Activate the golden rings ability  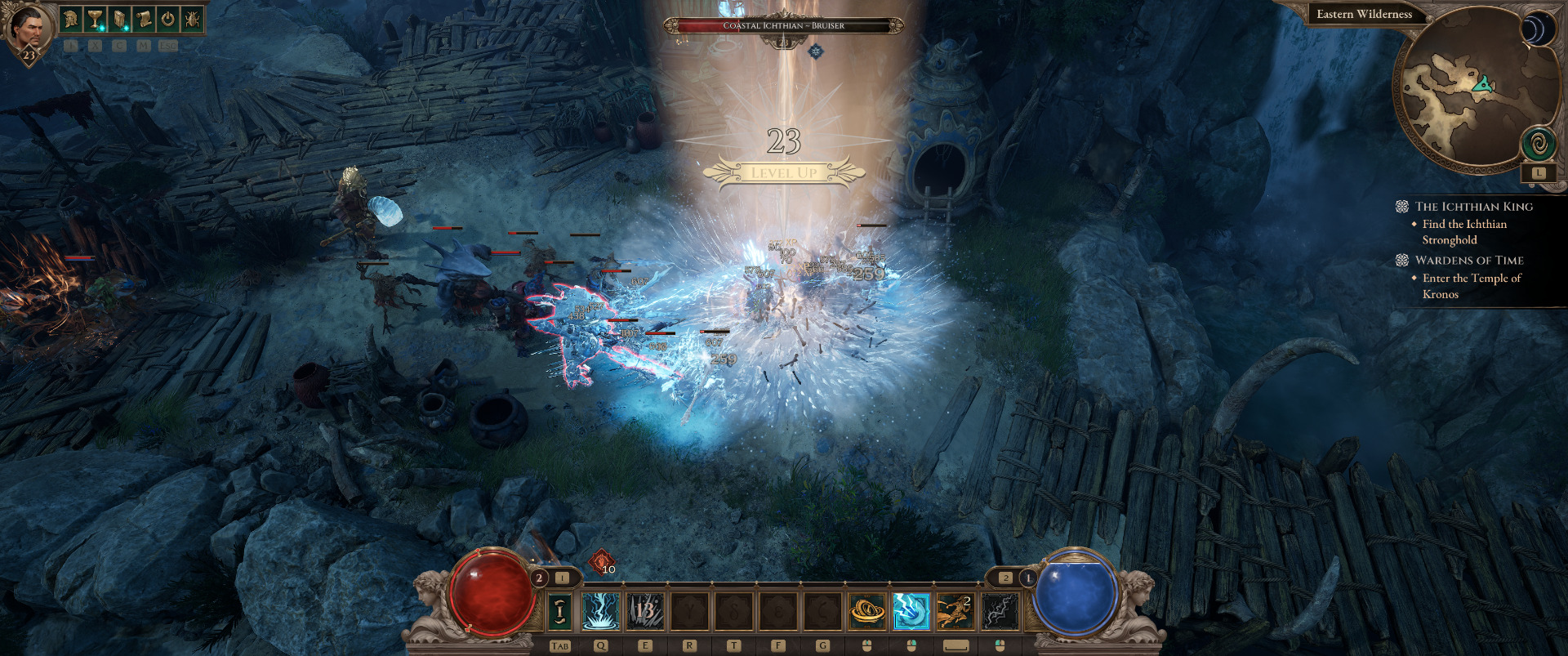click(866, 611)
